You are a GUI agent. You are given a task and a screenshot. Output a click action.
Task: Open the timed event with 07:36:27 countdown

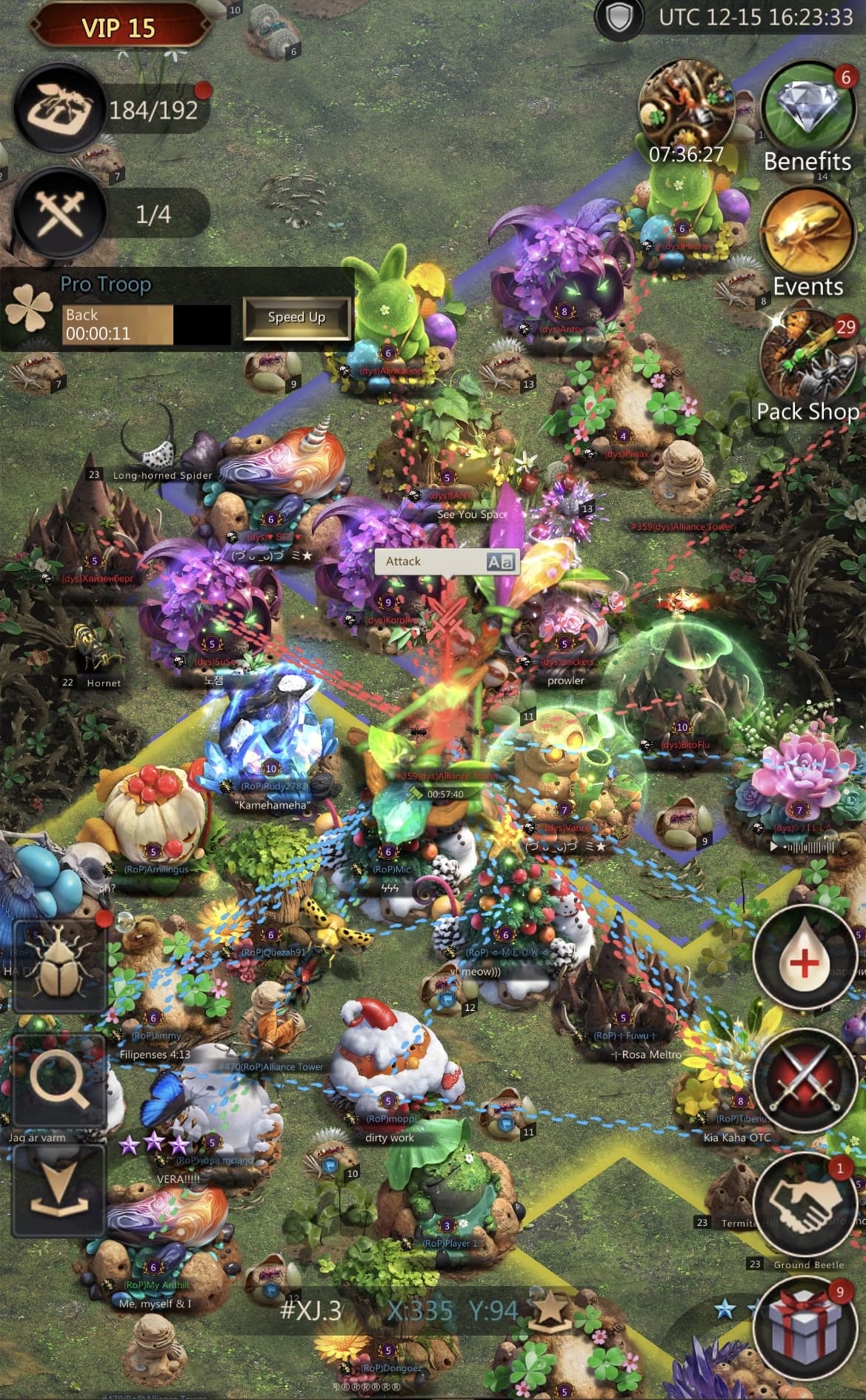(x=685, y=104)
